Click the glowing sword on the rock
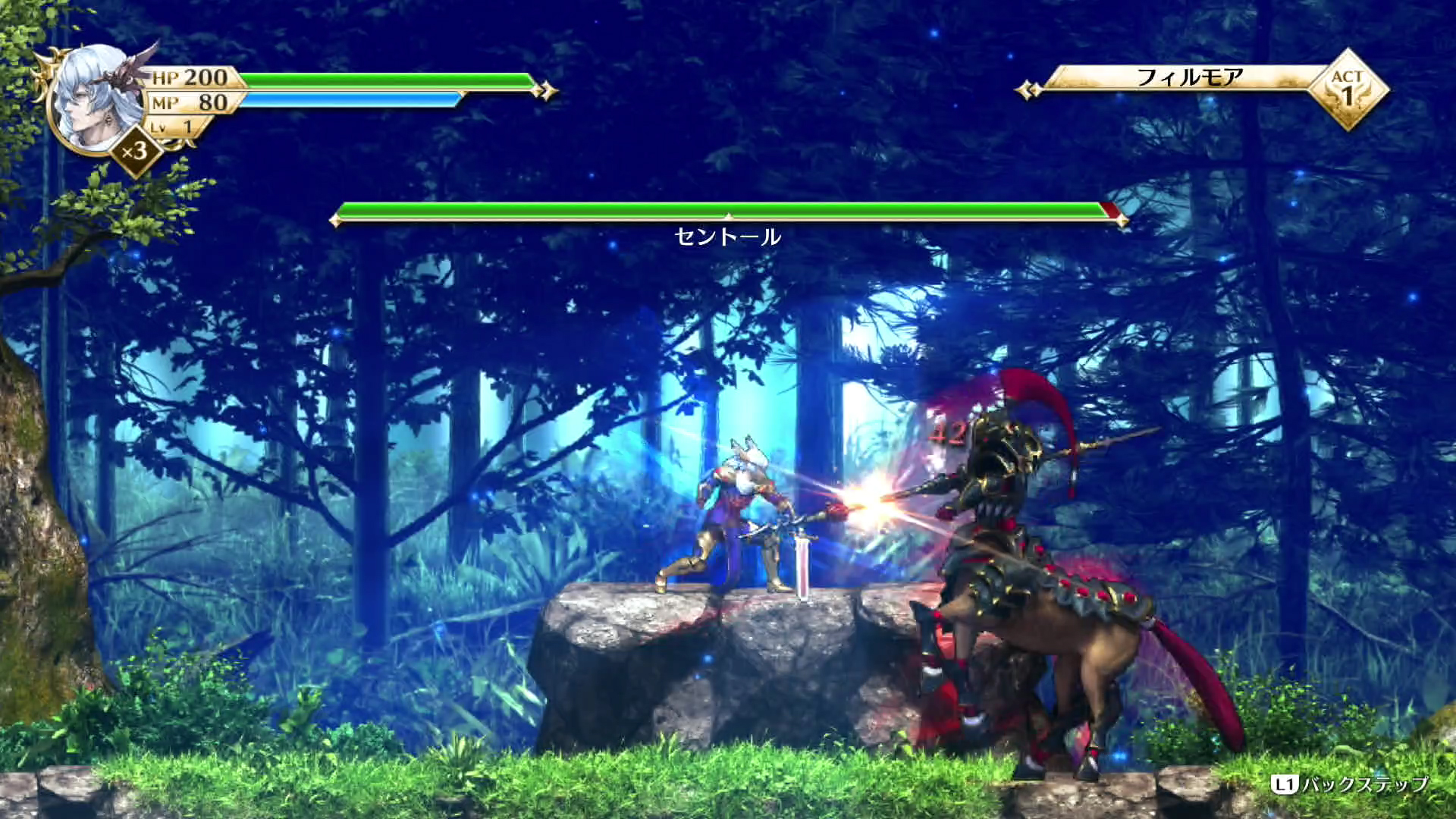The width and height of the screenshot is (1456, 819). pyautogui.click(x=803, y=561)
